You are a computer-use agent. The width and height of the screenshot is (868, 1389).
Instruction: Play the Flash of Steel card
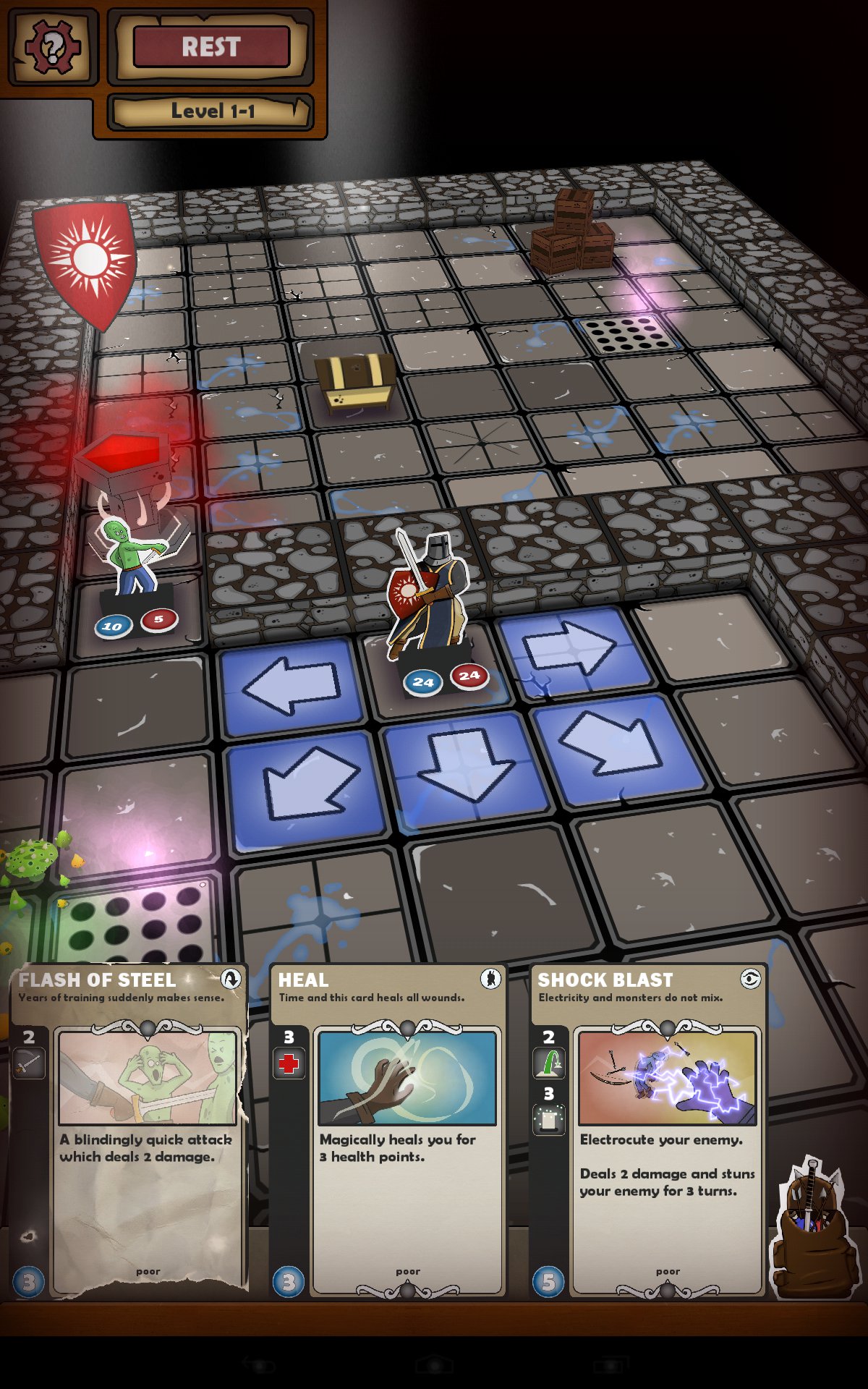point(130,1130)
